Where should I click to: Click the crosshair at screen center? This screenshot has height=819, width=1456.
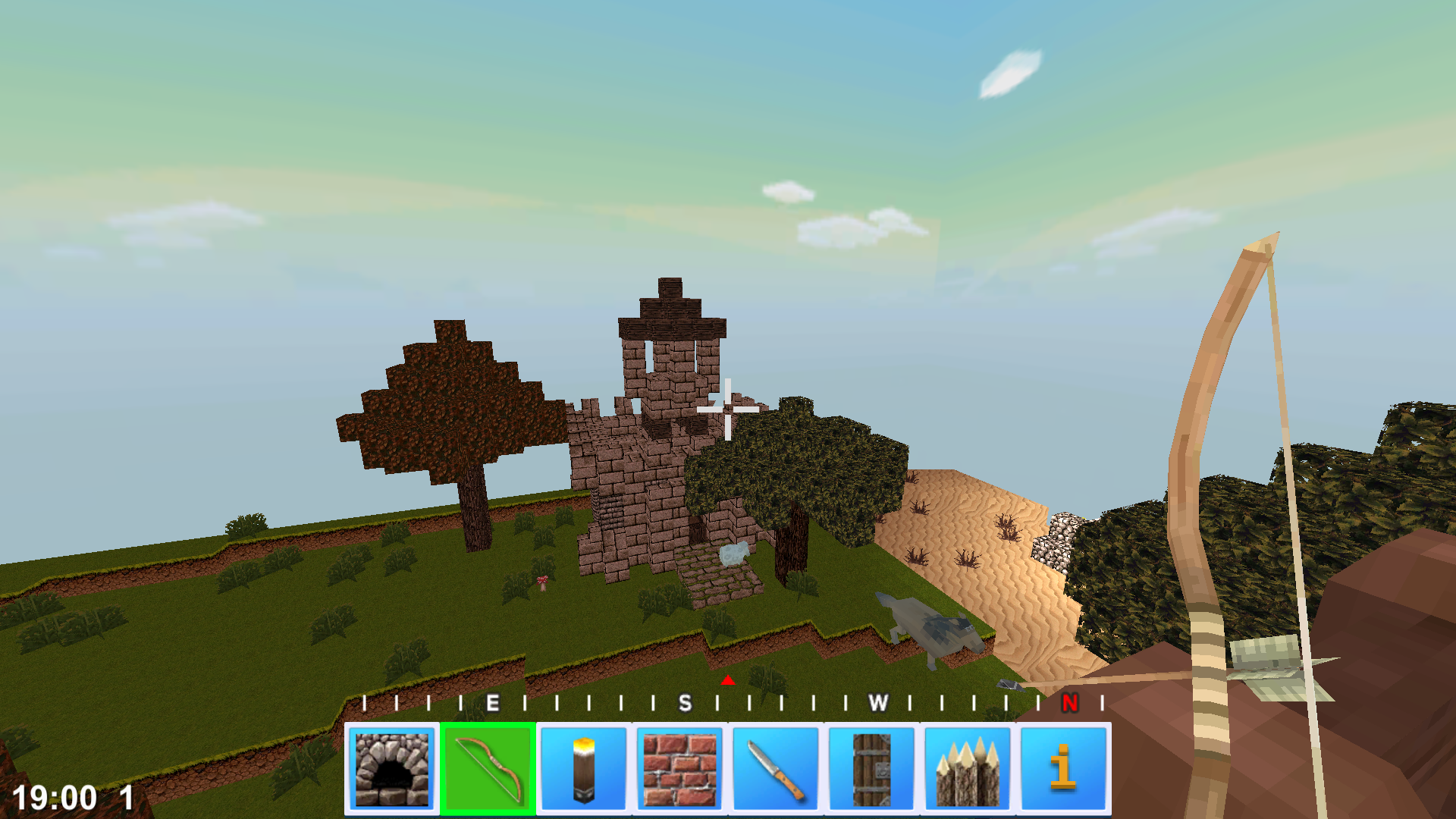tap(726, 409)
